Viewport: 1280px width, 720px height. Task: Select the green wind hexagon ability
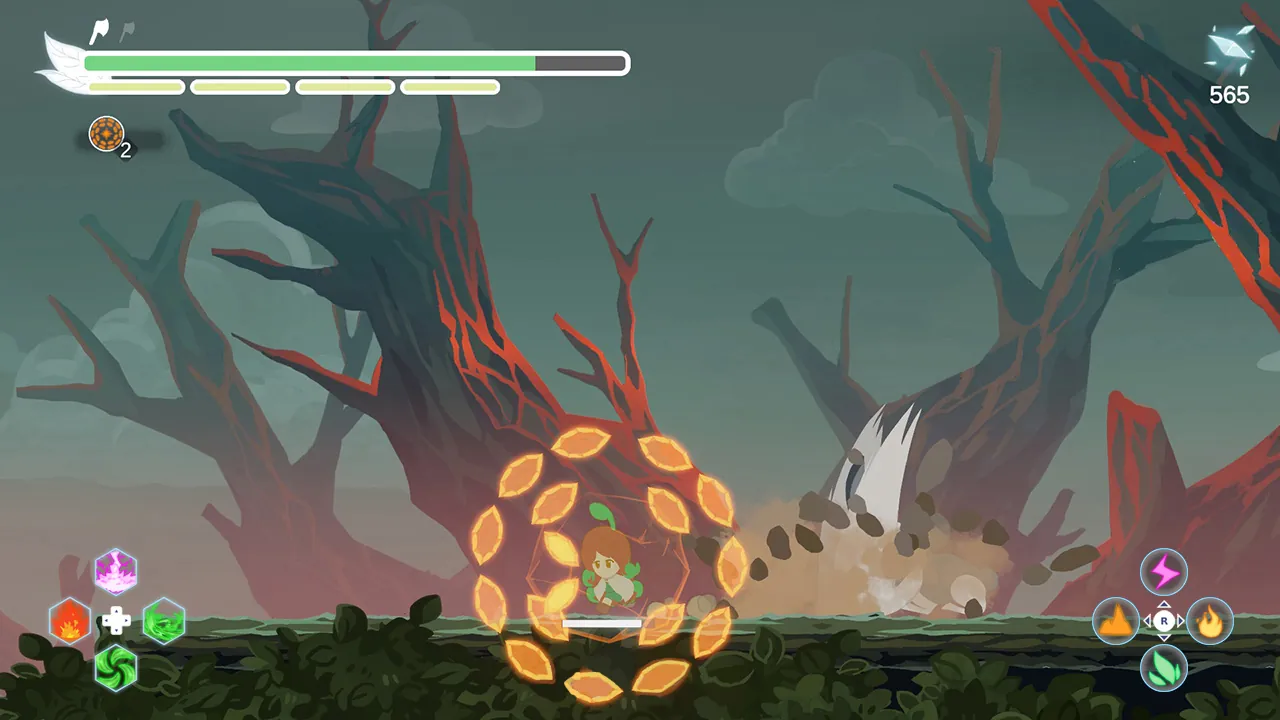coord(163,621)
